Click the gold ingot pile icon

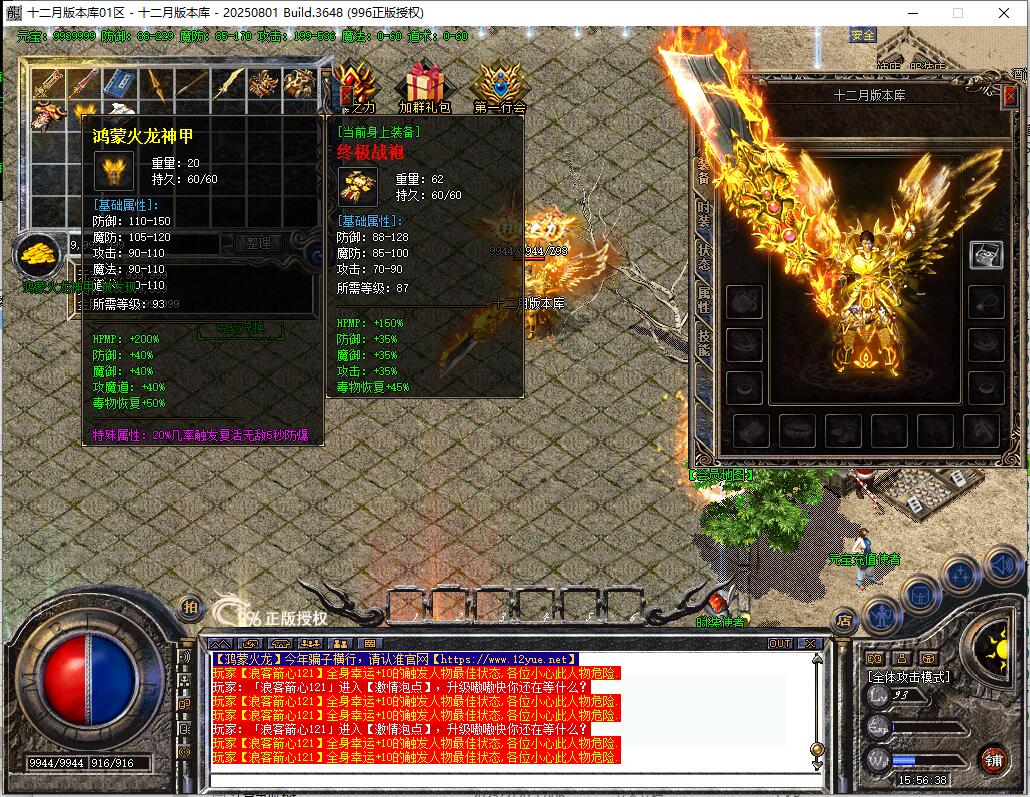tap(39, 257)
